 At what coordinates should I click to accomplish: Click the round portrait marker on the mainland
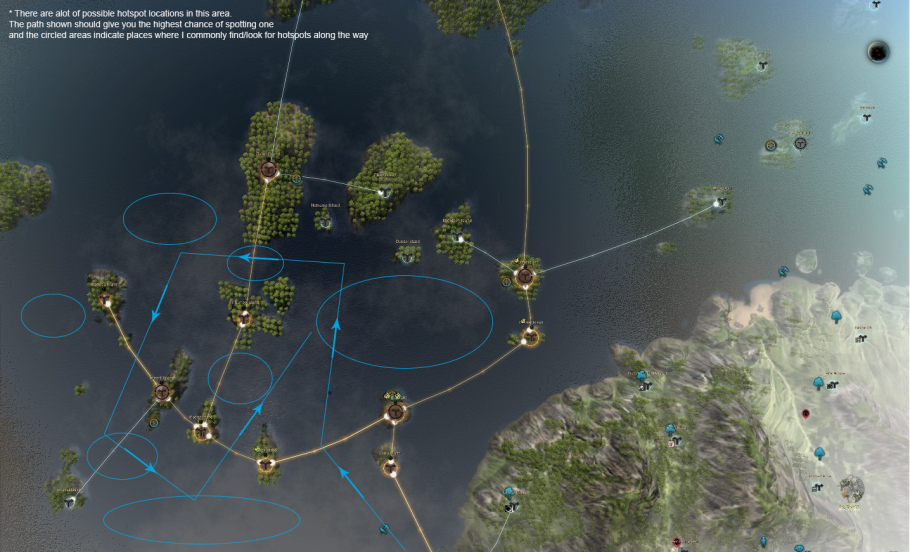851,488
